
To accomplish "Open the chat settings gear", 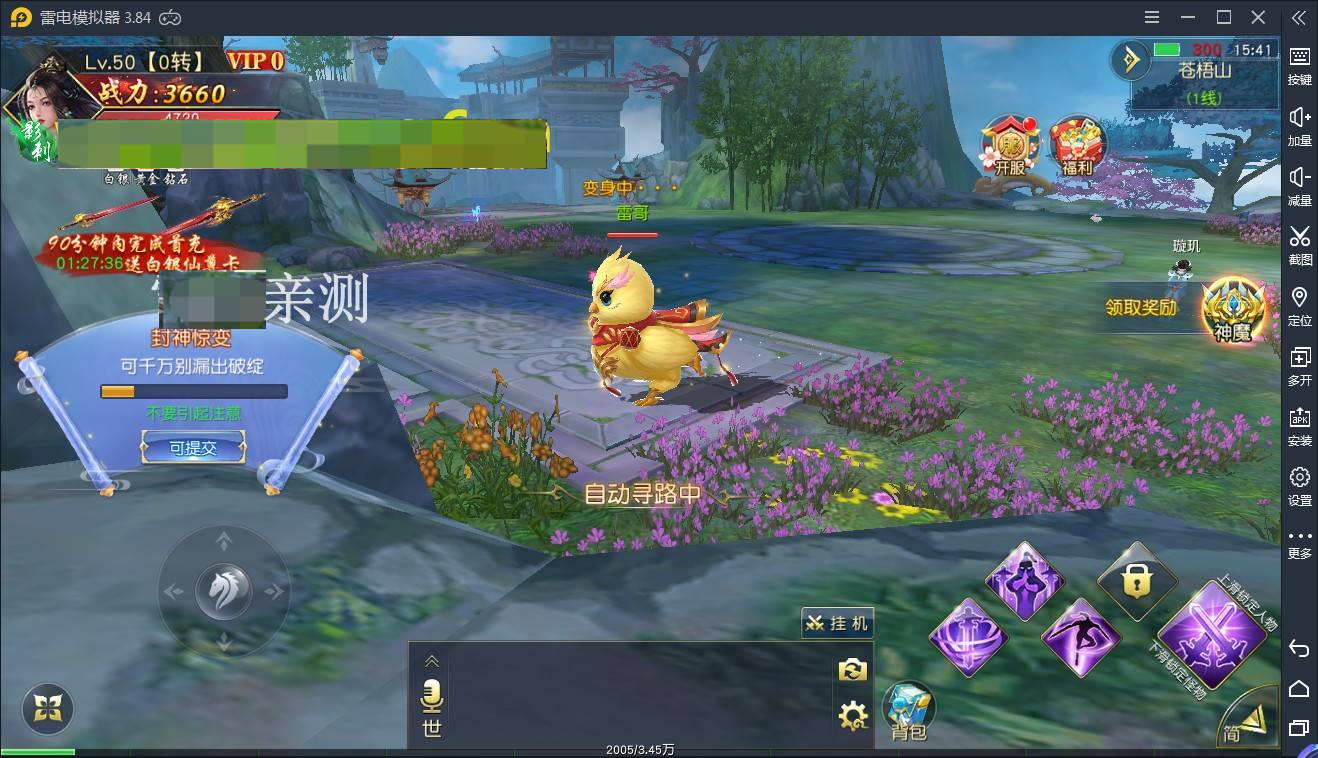I will click(x=852, y=715).
